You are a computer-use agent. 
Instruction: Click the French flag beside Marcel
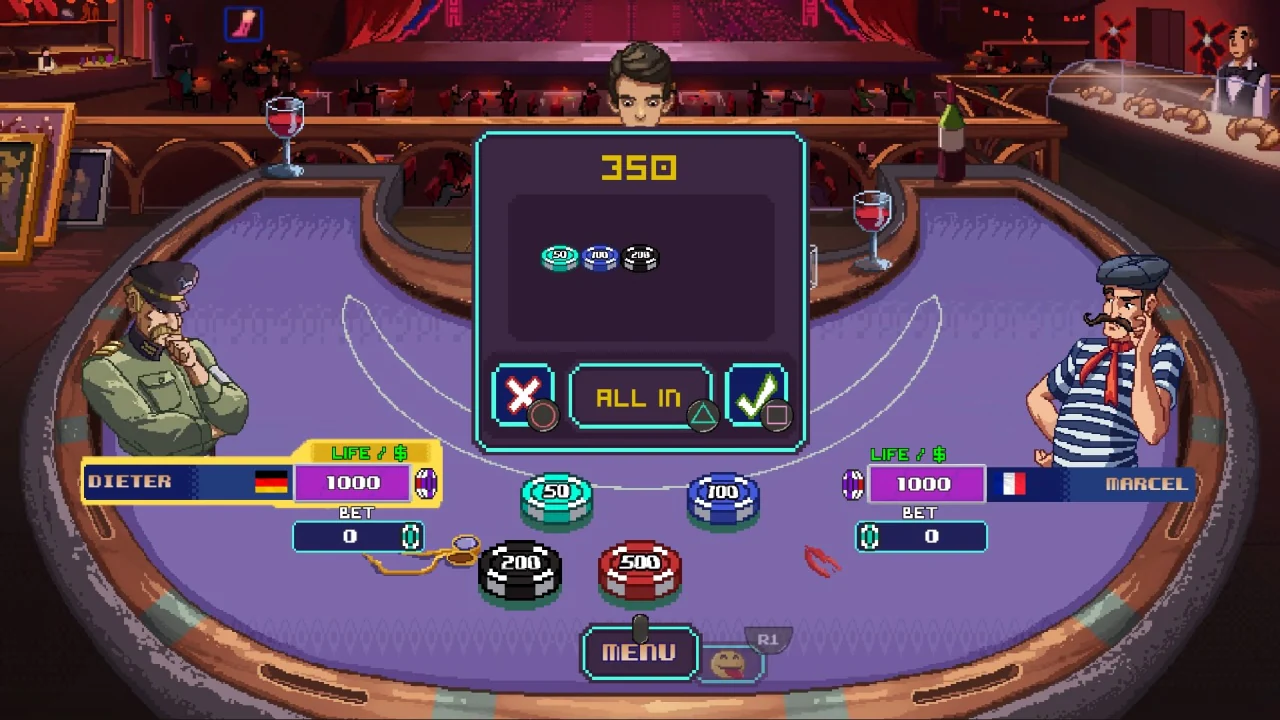[x=1013, y=483]
